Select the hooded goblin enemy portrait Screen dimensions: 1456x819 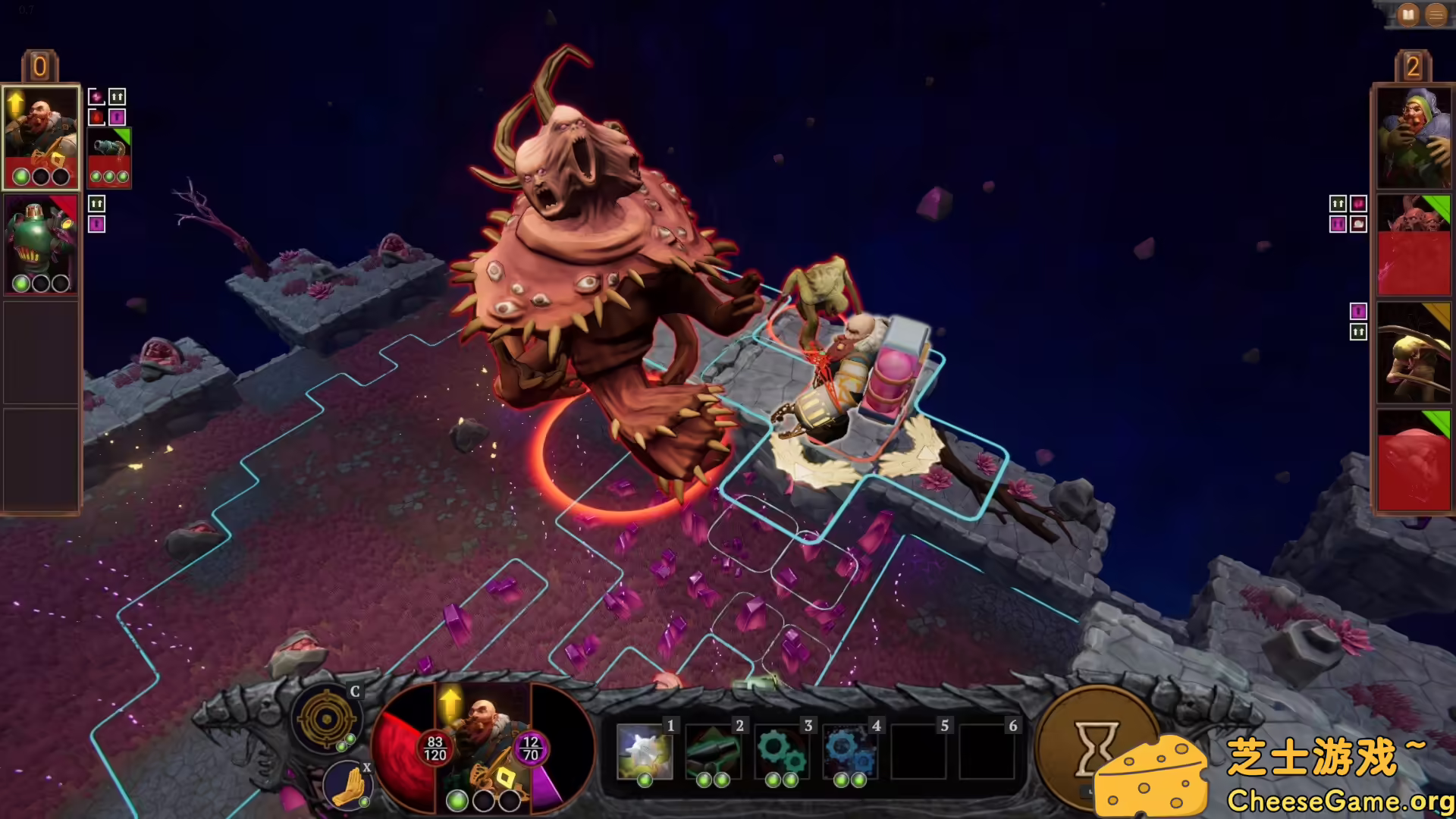tap(1414, 138)
